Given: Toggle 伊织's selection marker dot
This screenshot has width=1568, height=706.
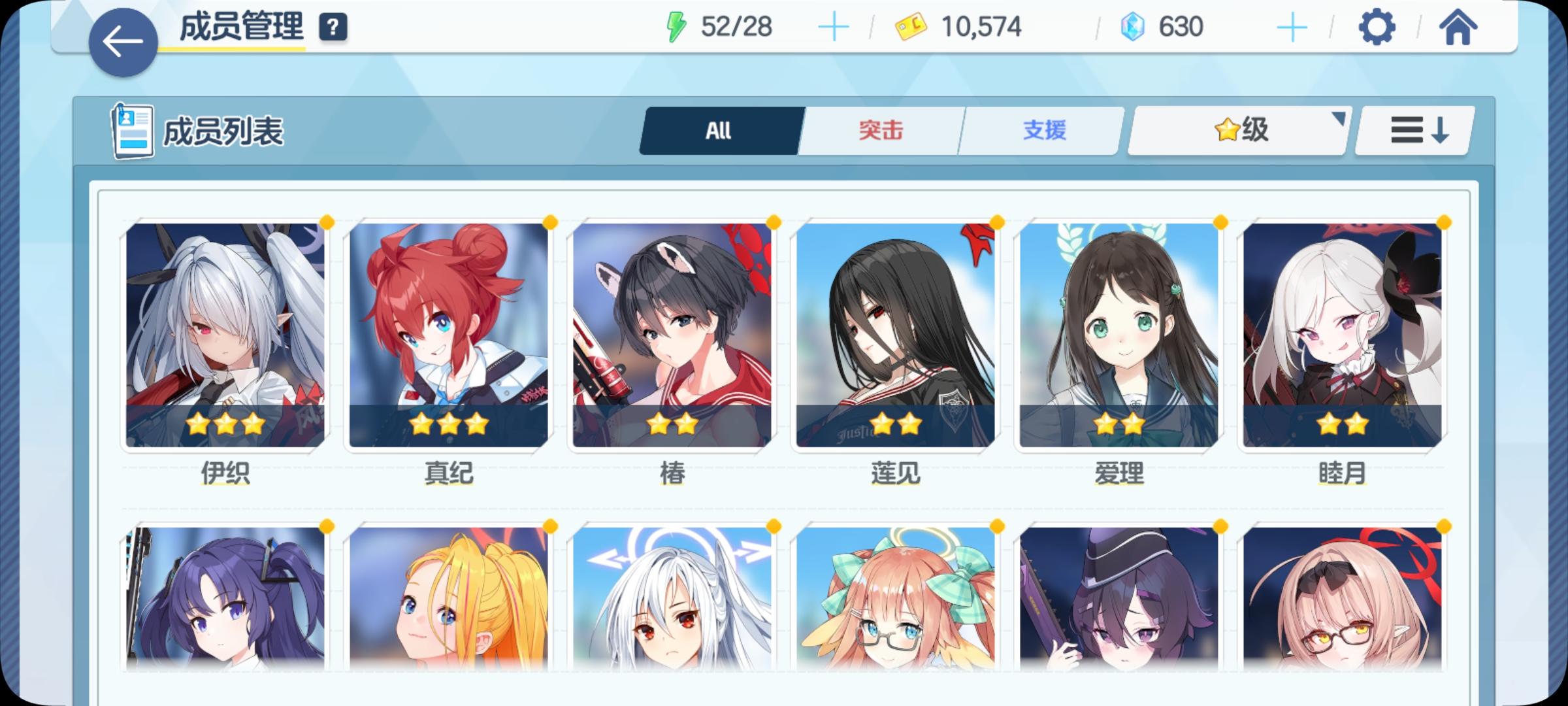Looking at the screenshot, I should point(328,223).
